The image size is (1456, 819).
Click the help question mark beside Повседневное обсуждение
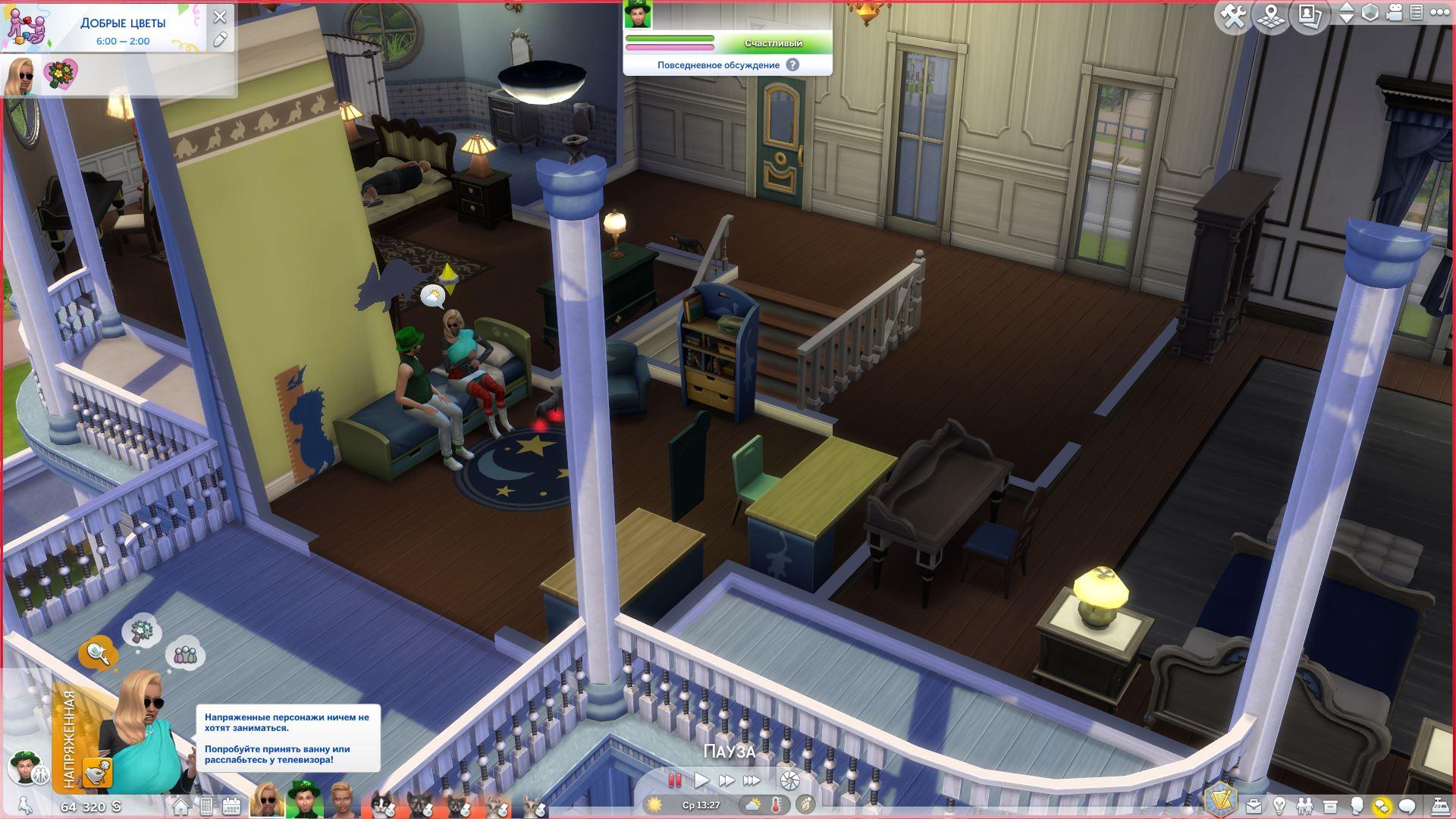pos(792,65)
